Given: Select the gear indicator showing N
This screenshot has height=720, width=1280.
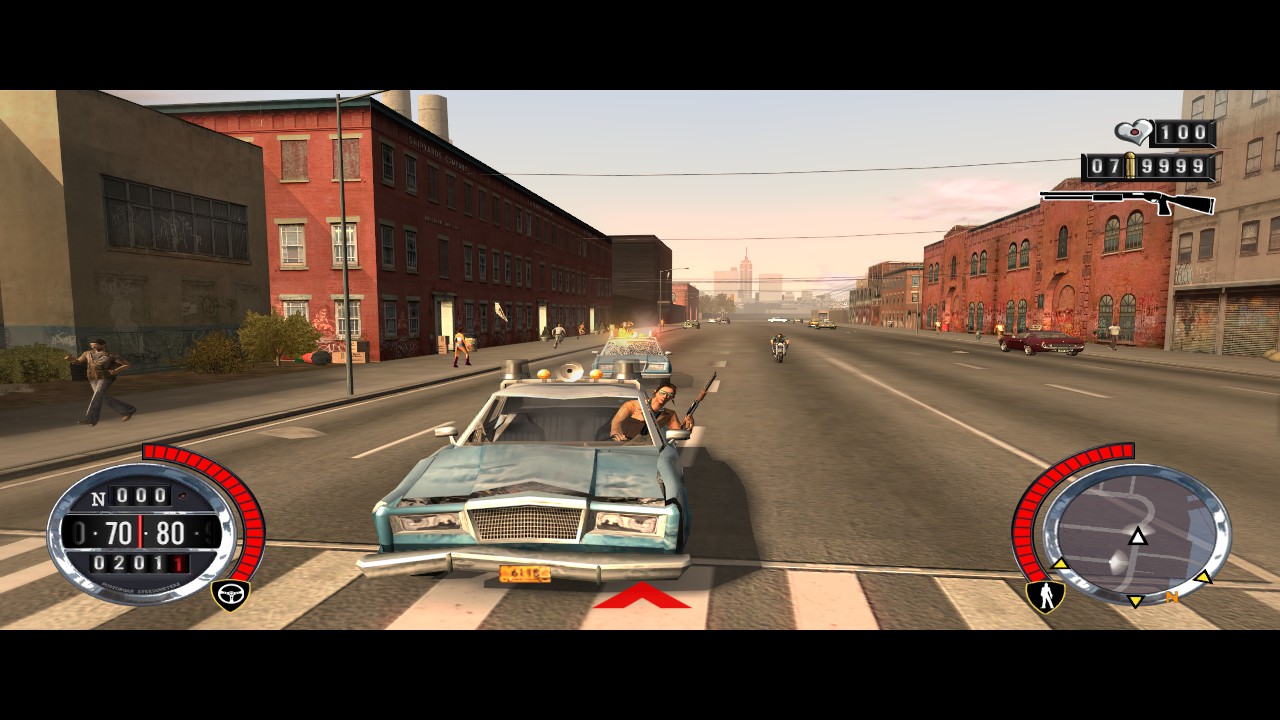Looking at the screenshot, I should (x=98, y=498).
